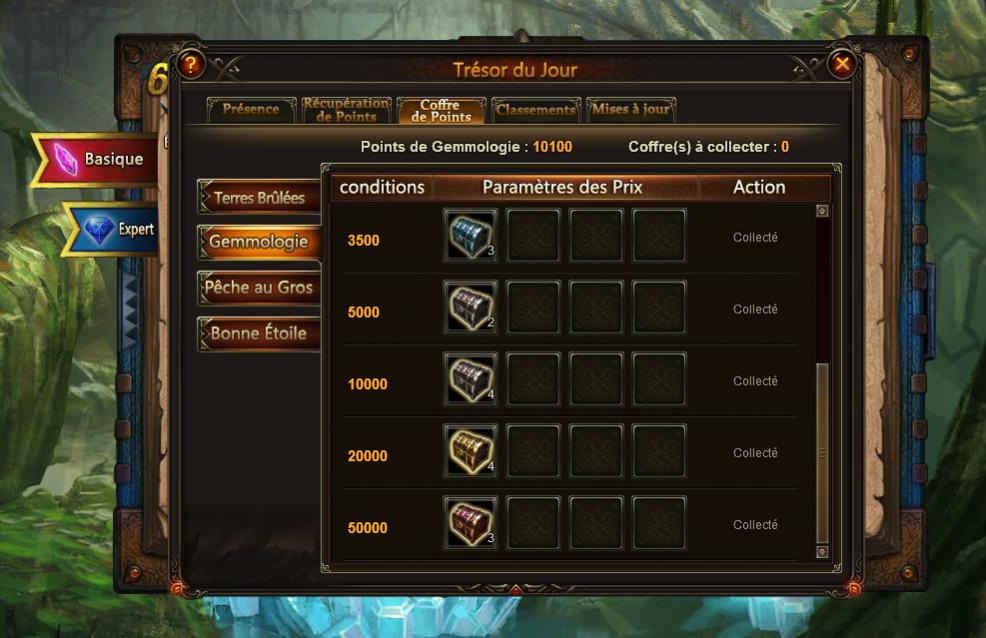Select the Gemmologie category
Image resolution: width=986 pixels, height=638 pixels.
[258, 243]
